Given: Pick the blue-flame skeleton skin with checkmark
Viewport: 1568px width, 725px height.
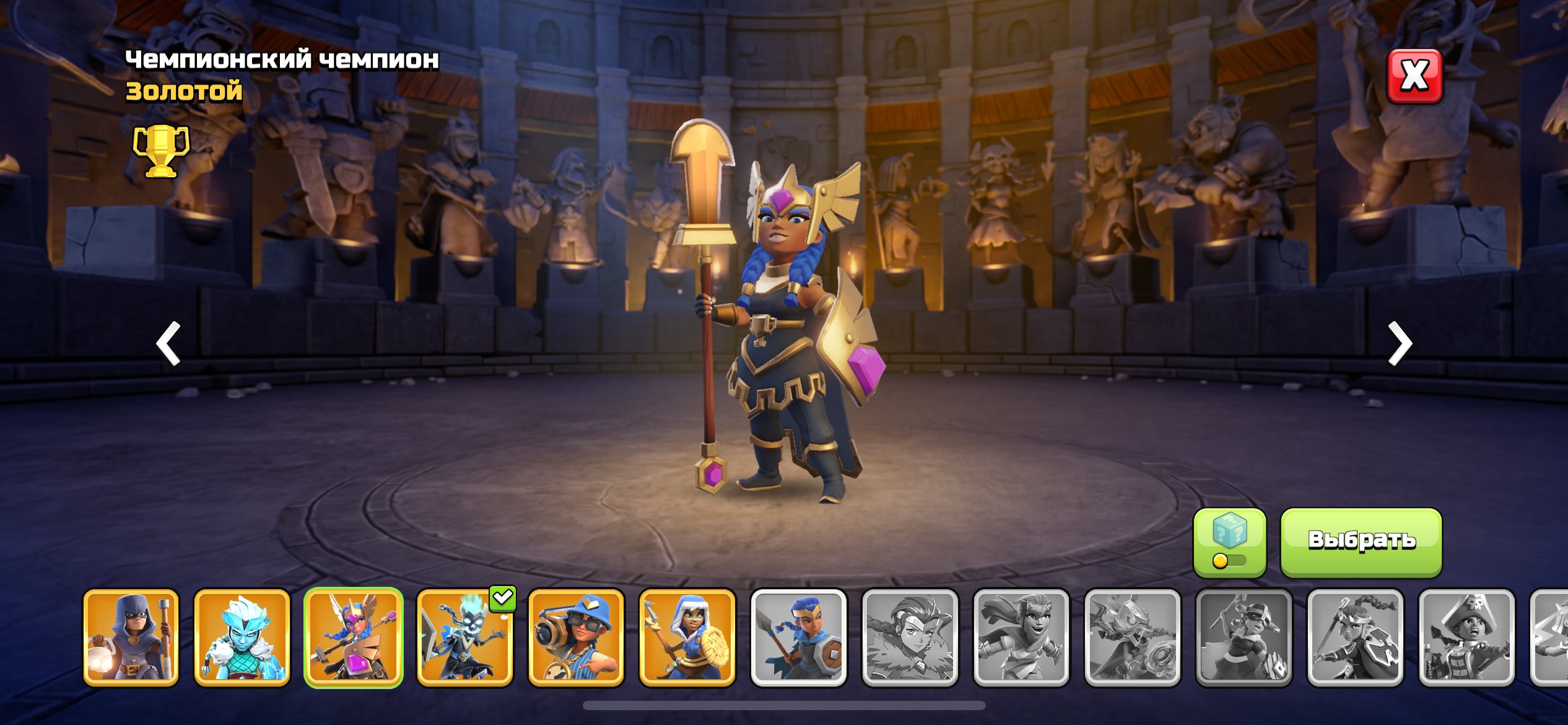Looking at the screenshot, I should [465, 638].
